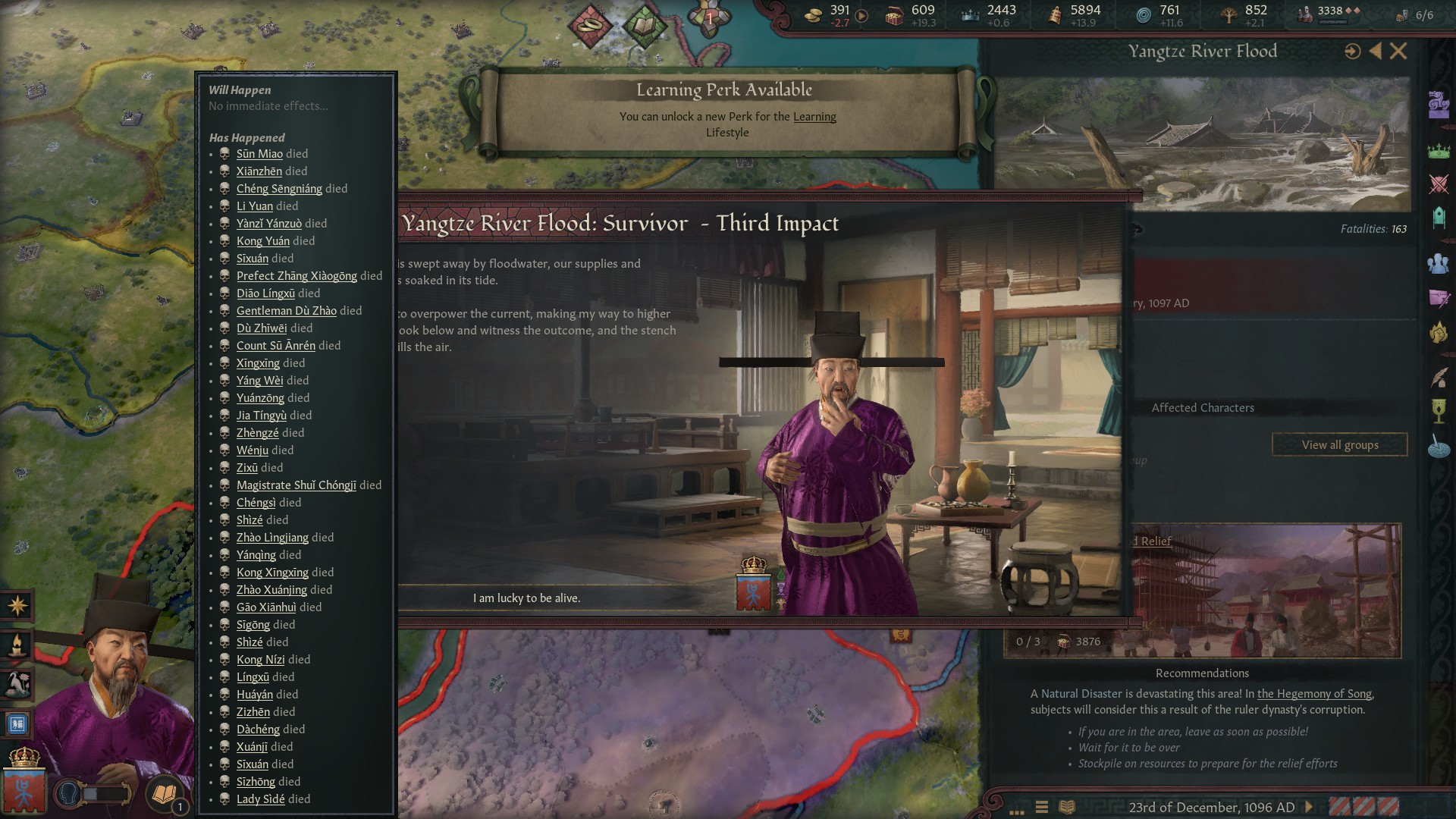Click the View all groups button
1456x819 pixels.
[x=1339, y=445]
